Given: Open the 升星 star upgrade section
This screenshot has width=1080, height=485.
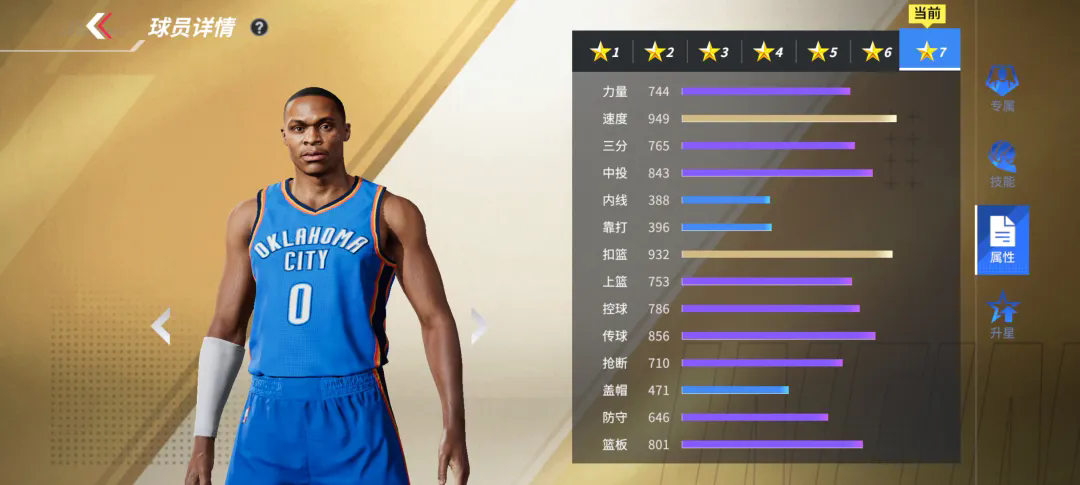Looking at the screenshot, I should point(1002,315).
